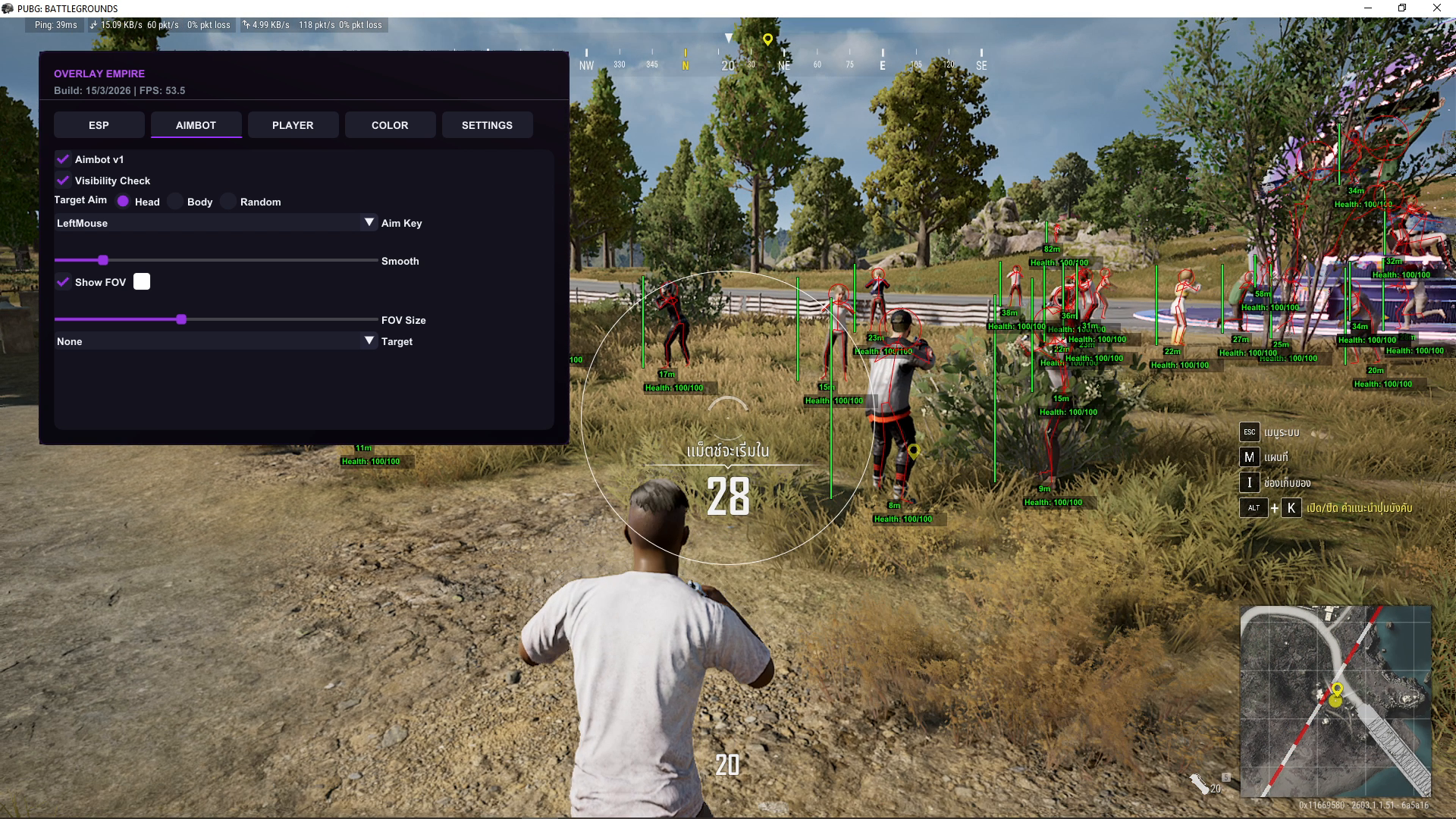This screenshot has height=819, width=1456.
Task: Click the ESP button in the overlay menu
Action: pyautogui.click(x=99, y=124)
